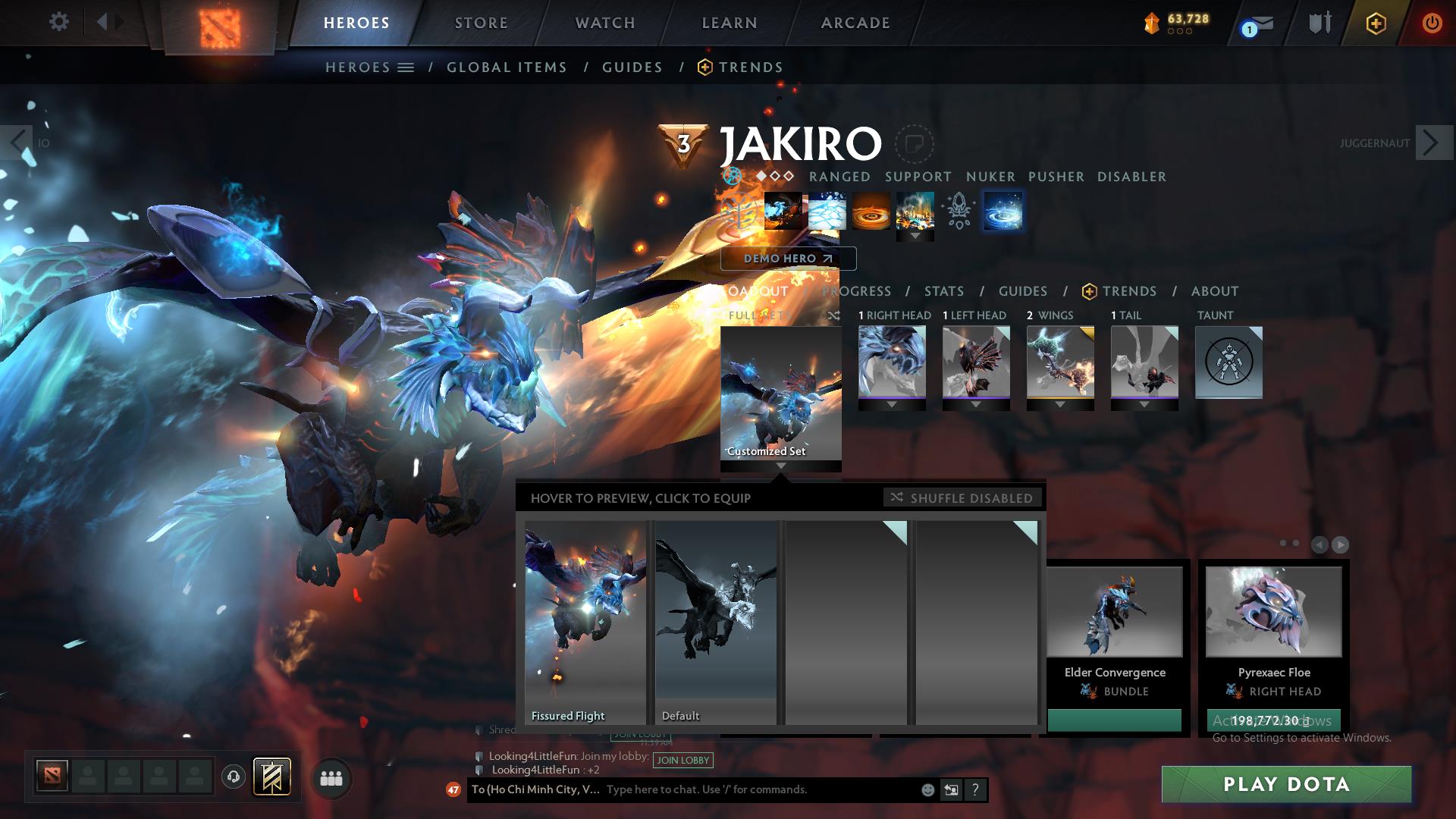
Task: Expand the Right Head item dropdown arrow
Action: pos(892,404)
